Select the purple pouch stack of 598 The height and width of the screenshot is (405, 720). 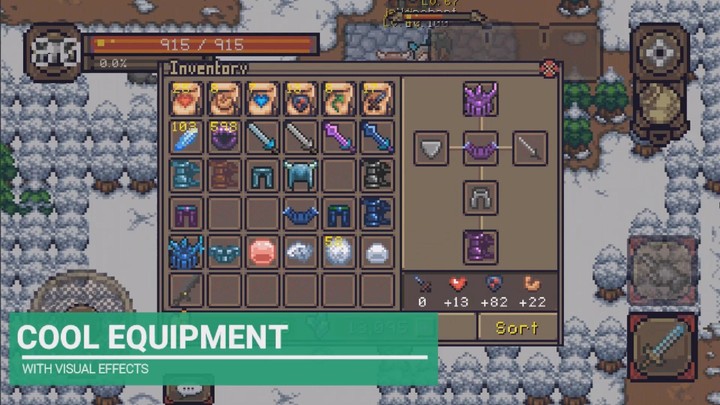[225, 137]
